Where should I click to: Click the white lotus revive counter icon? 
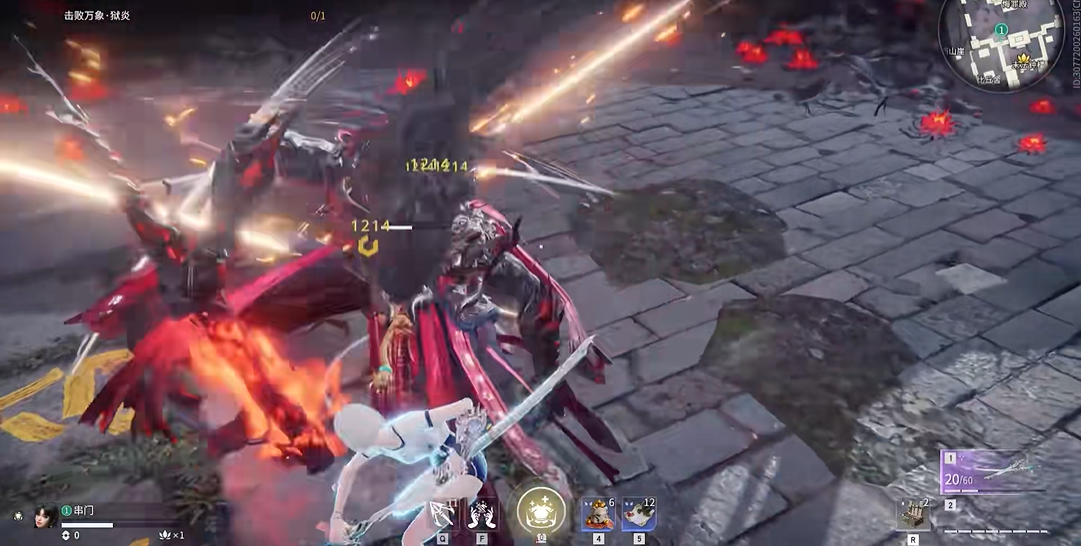[x=164, y=535]
